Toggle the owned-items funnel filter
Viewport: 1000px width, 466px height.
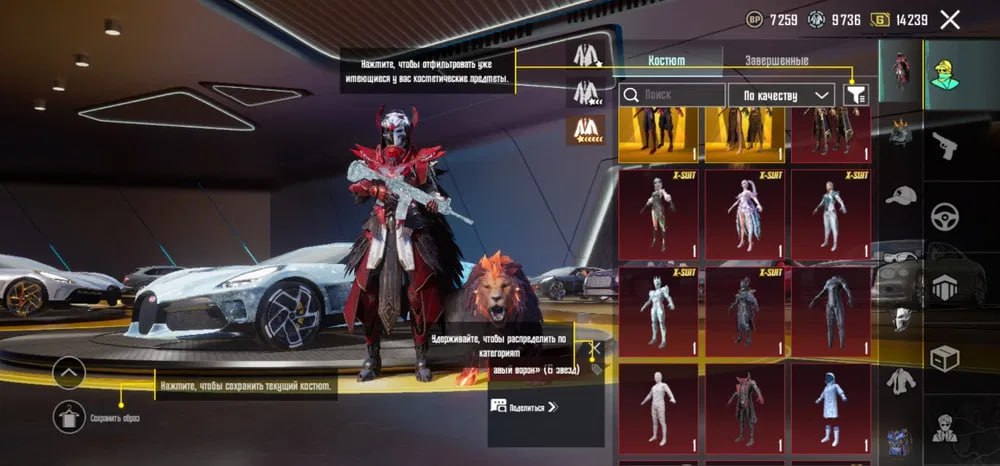pyautogui.click(x=856, y=95)
